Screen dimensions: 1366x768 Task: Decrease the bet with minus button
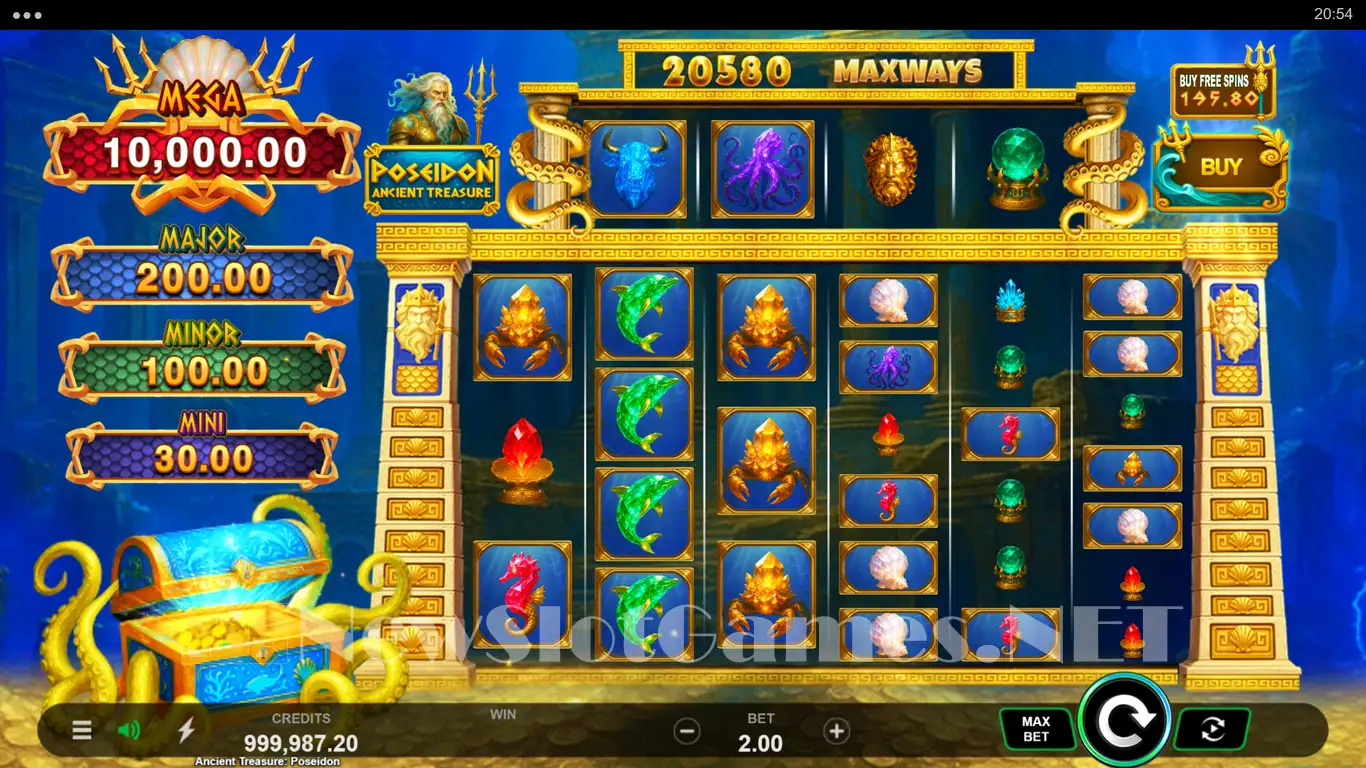(687, 731)
